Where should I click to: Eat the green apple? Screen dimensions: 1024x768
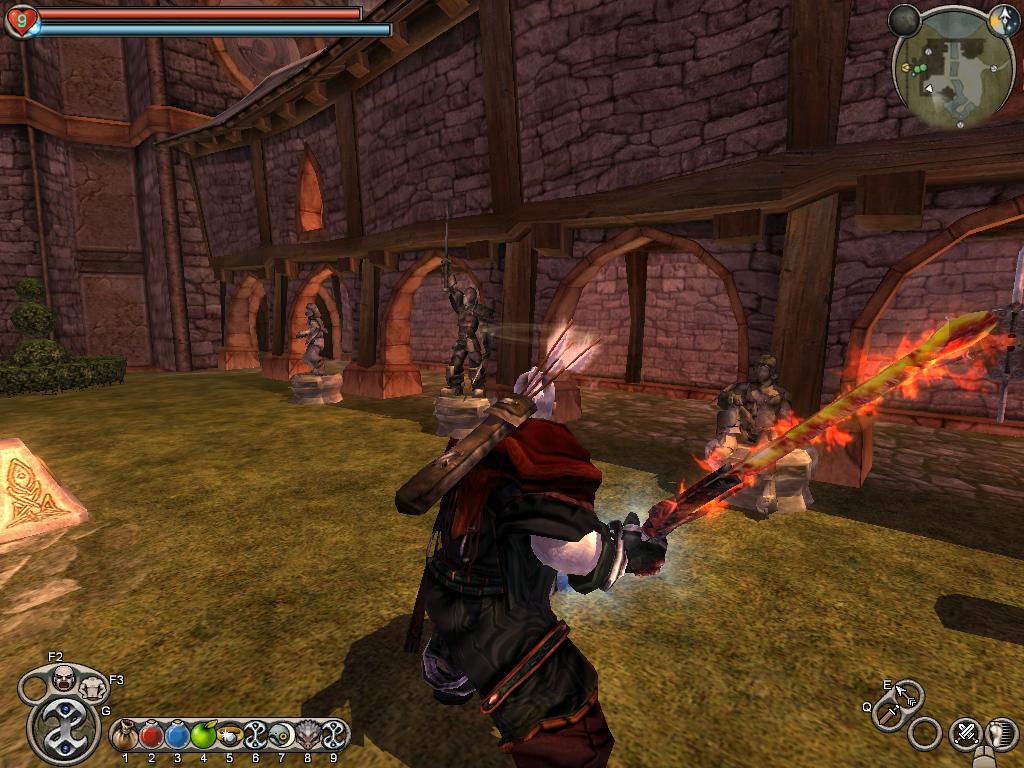(x=204, y=737)
